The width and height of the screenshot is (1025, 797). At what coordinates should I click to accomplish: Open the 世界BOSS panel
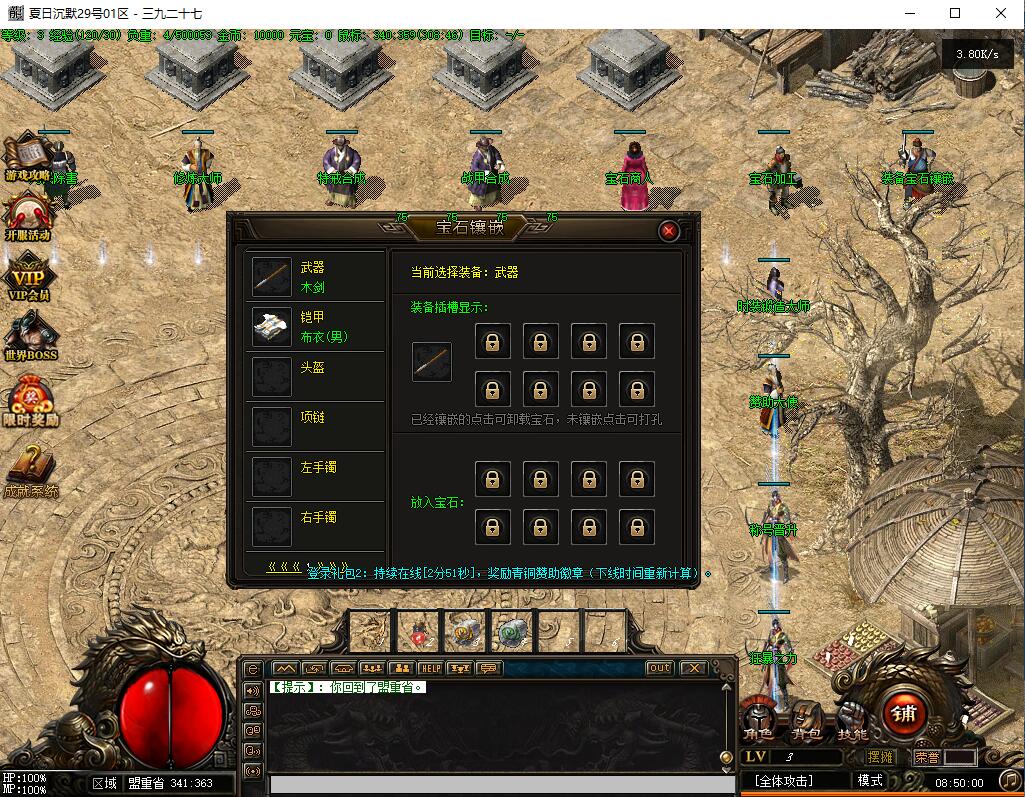click(30, 336)
